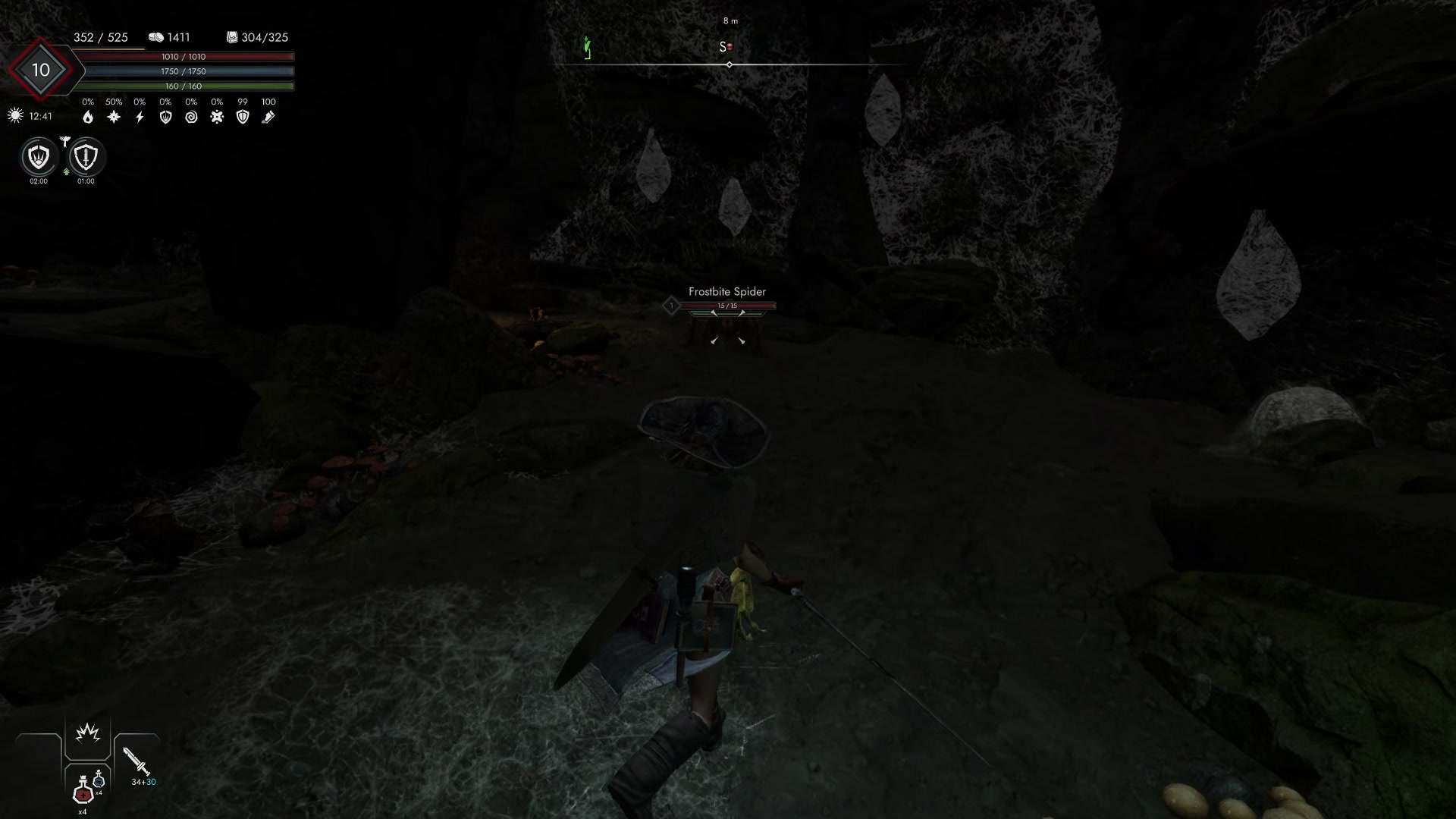The image size is (1456, 819).
Task: Click the red health potion with x4 count
Action: click(82, 795)
